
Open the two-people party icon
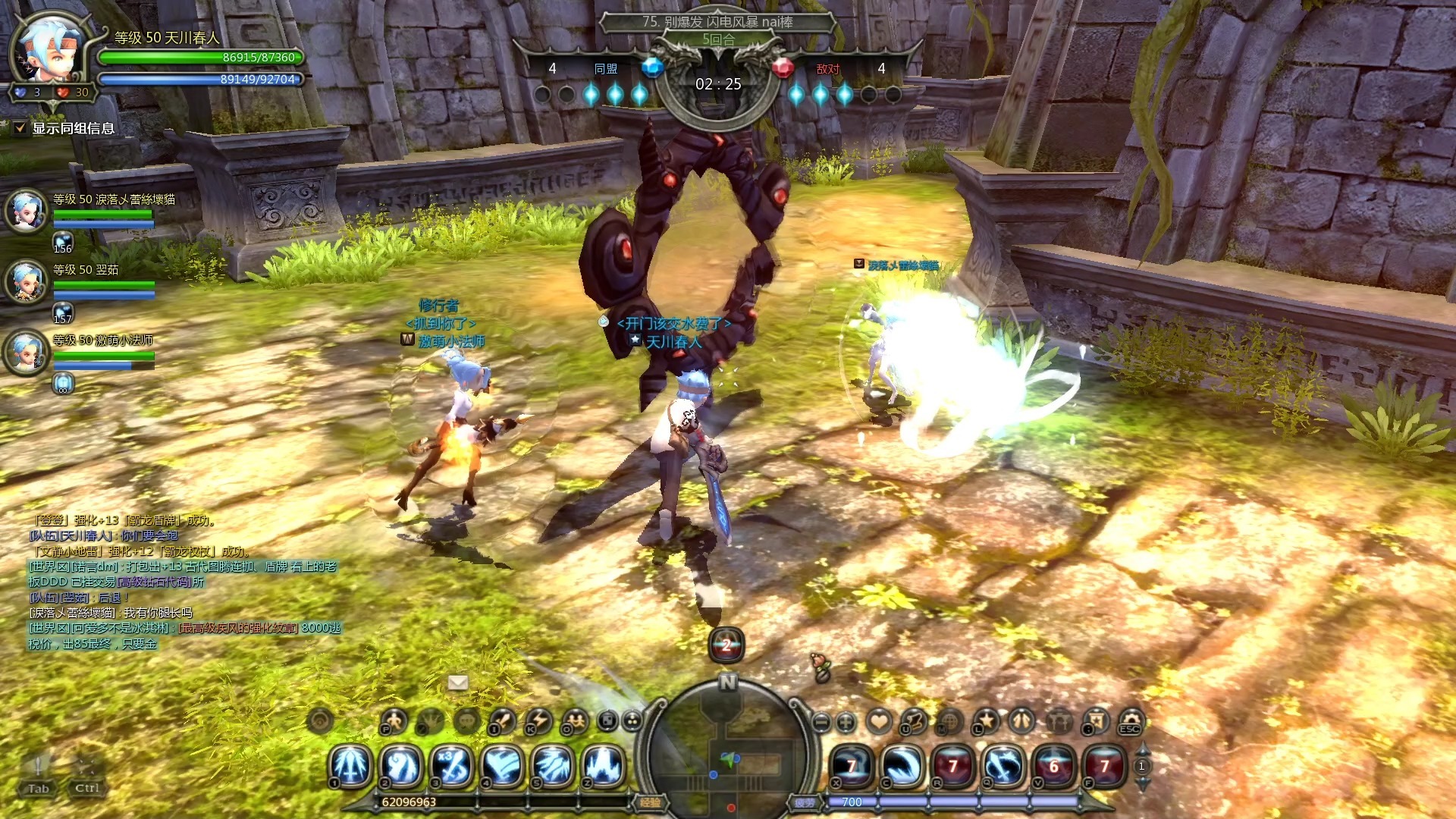[576, 721]
